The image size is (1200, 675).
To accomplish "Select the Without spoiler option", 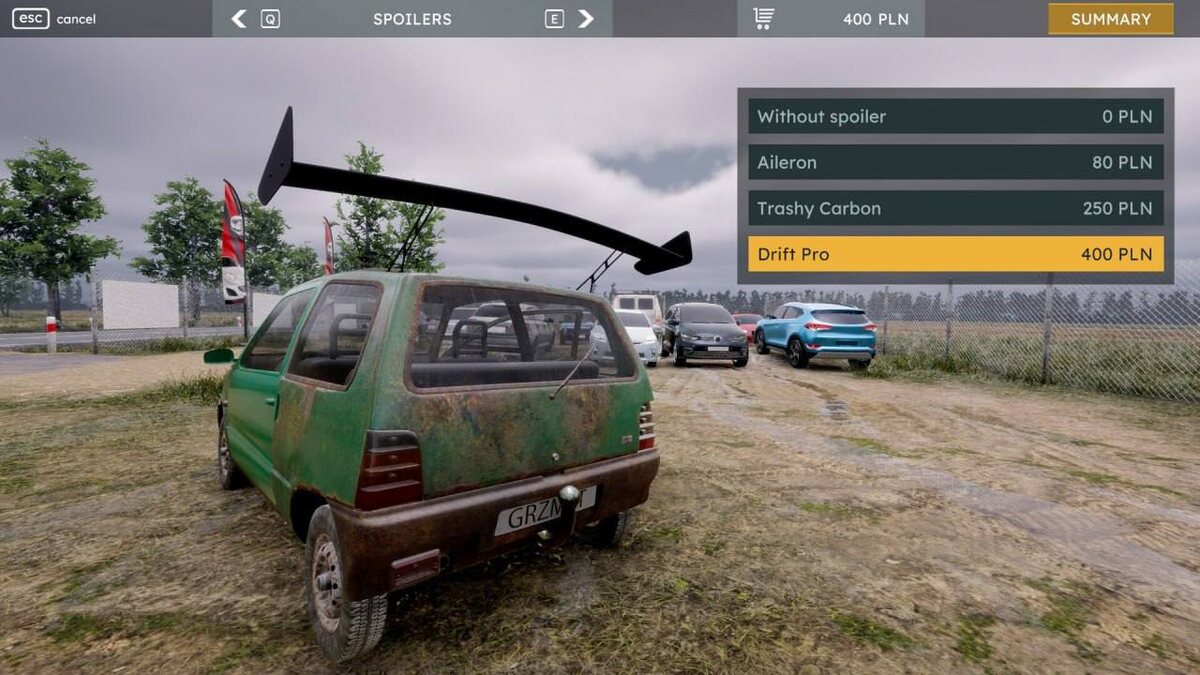I will pyautogui.click(x=955, y=116).
